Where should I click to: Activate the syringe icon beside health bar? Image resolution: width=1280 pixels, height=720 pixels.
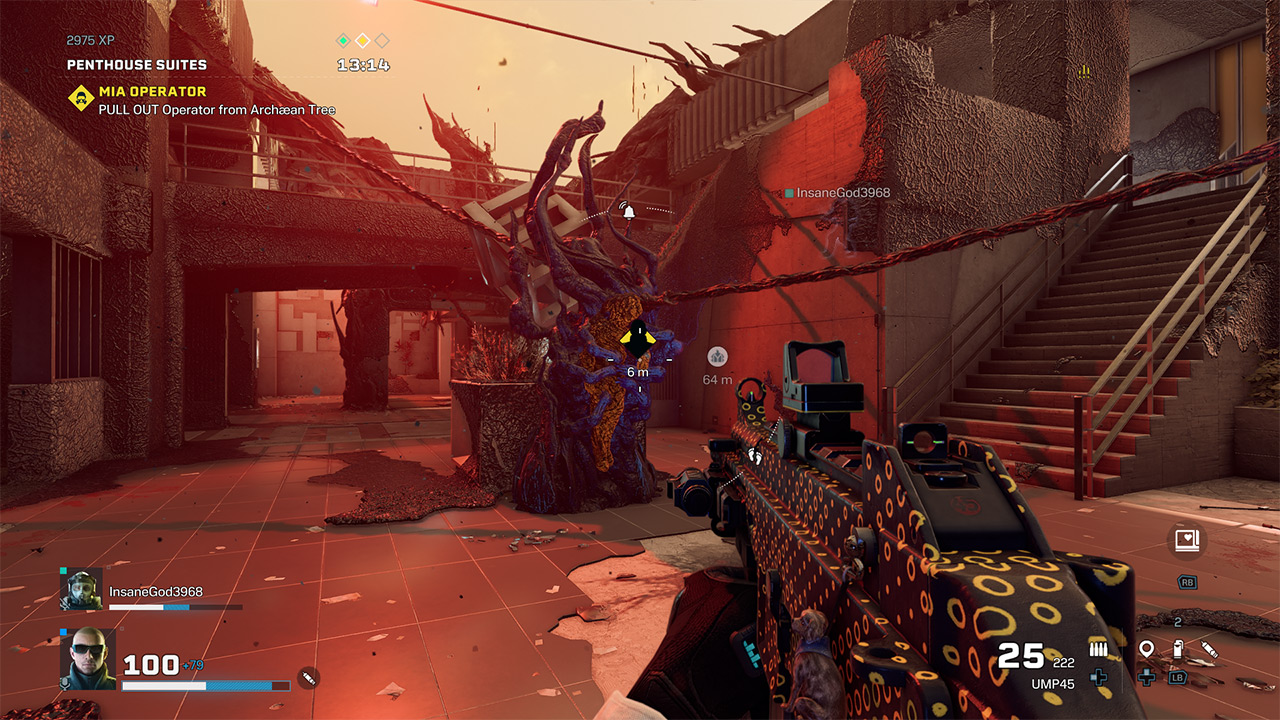coord(308,679)
